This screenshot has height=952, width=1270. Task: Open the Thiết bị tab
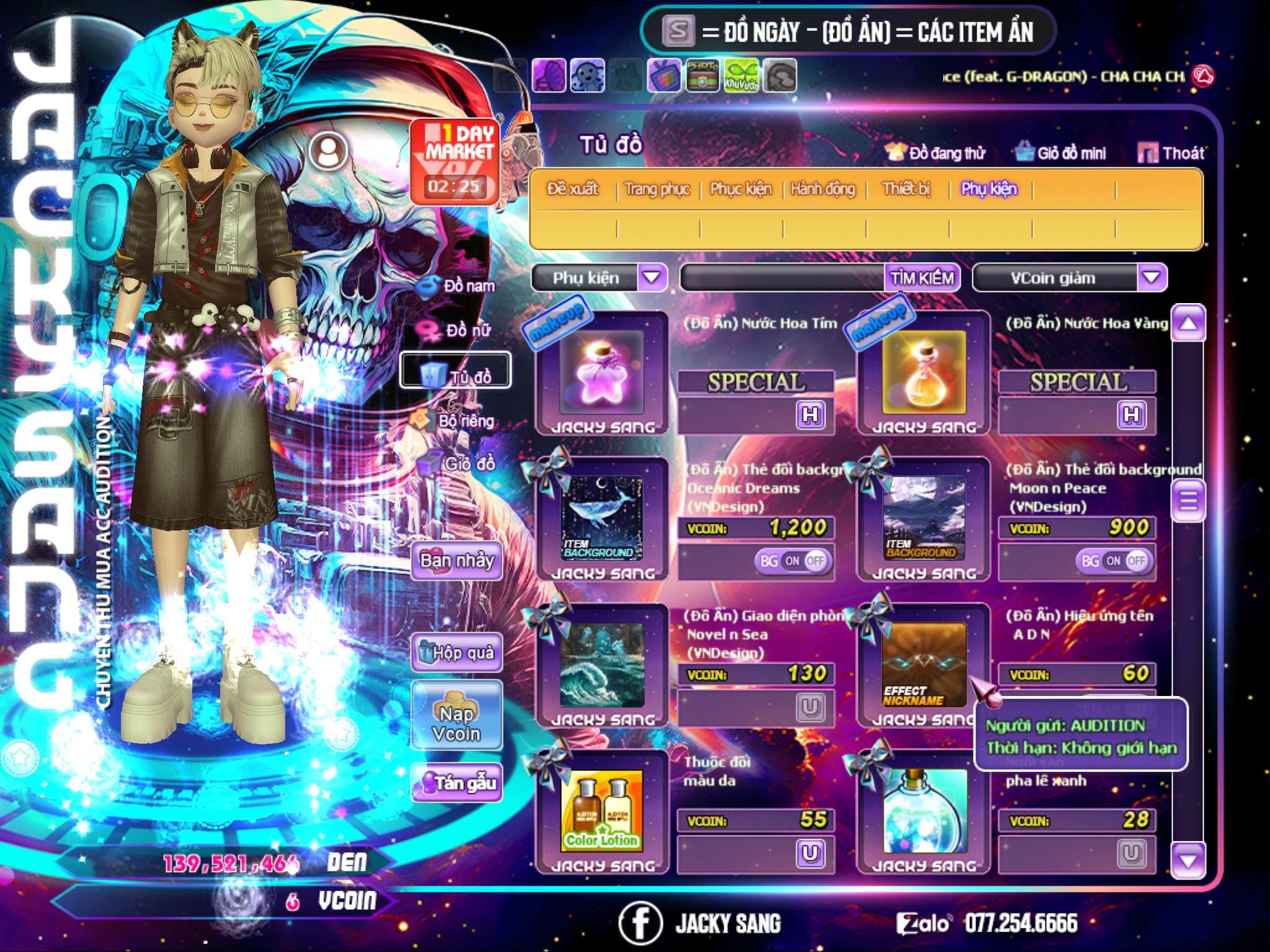point(906,188)
